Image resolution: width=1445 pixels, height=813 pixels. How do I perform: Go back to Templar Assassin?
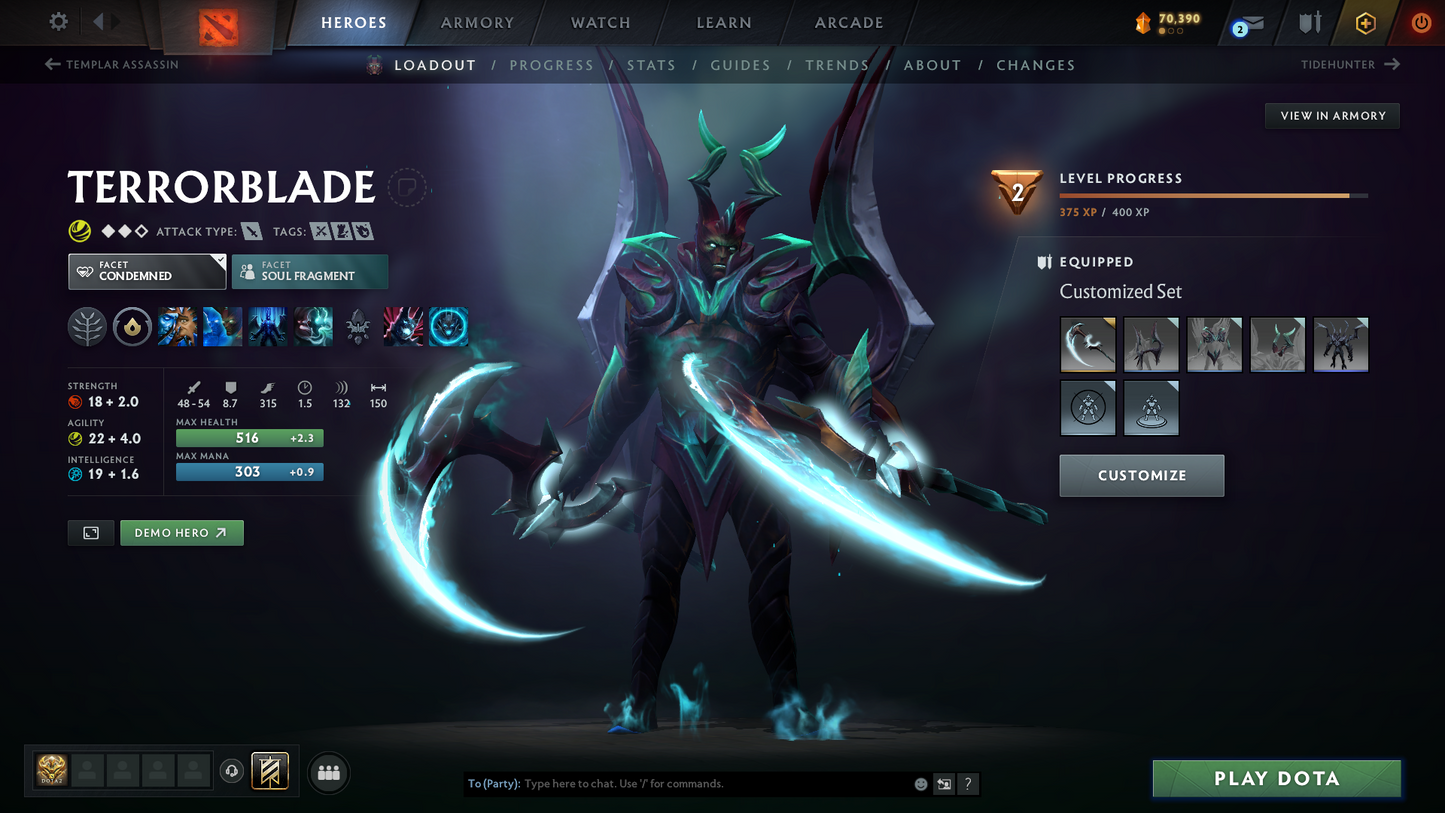[112, 65]
